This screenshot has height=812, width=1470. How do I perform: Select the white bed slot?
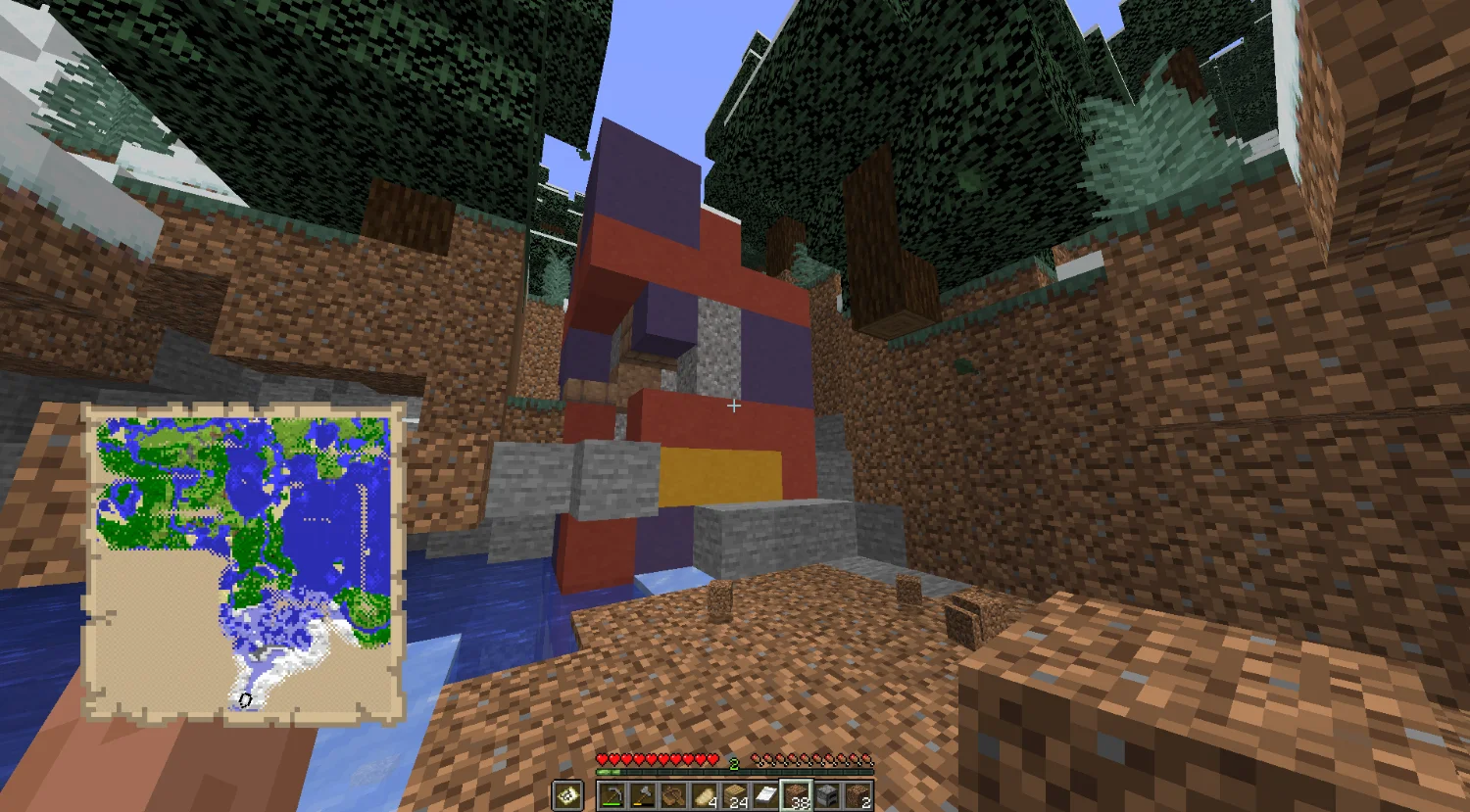tap(765, 795)
